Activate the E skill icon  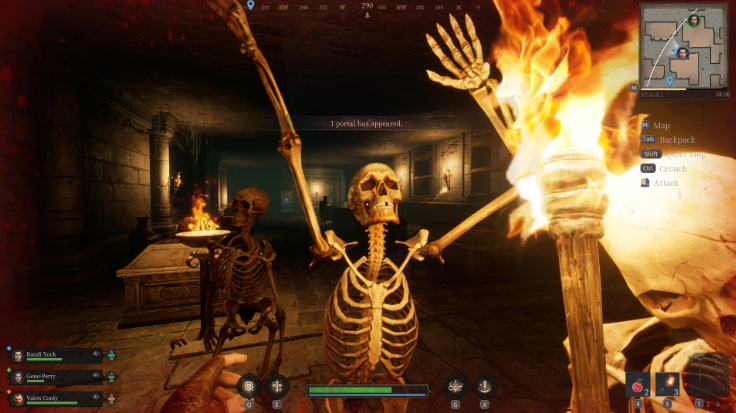point(277,385)
